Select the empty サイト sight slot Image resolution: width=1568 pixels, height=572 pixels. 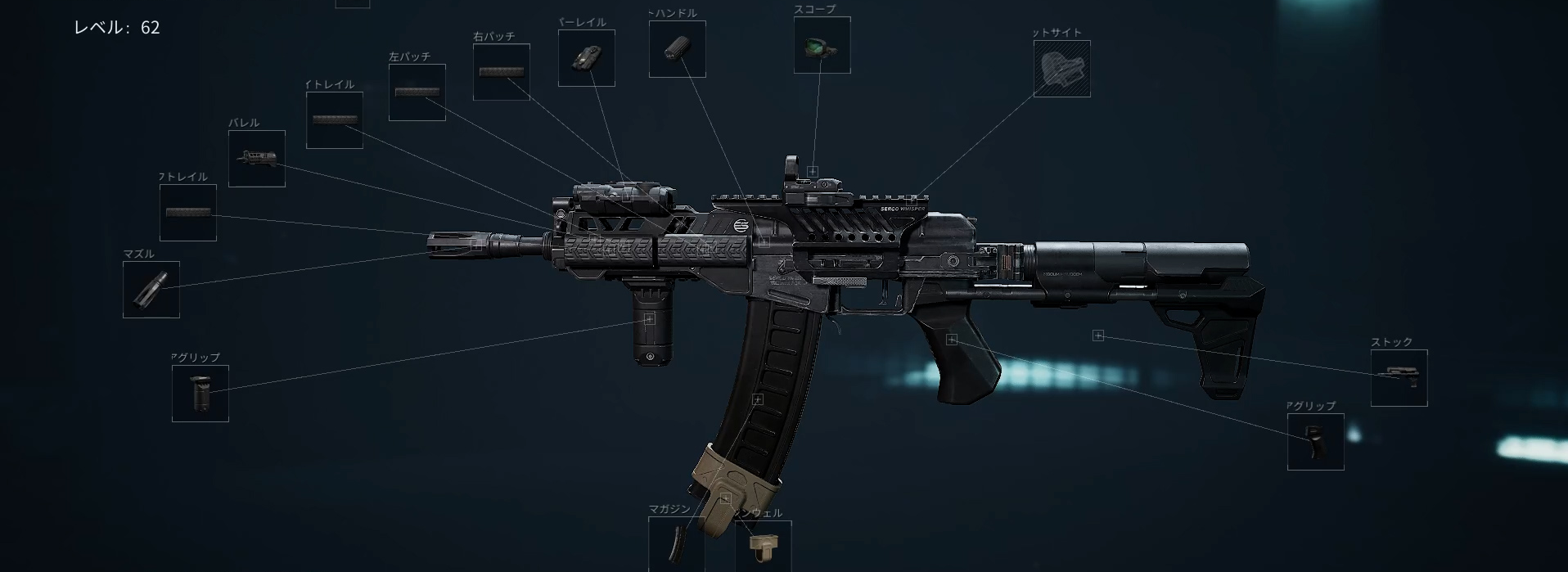(1062, 69)
